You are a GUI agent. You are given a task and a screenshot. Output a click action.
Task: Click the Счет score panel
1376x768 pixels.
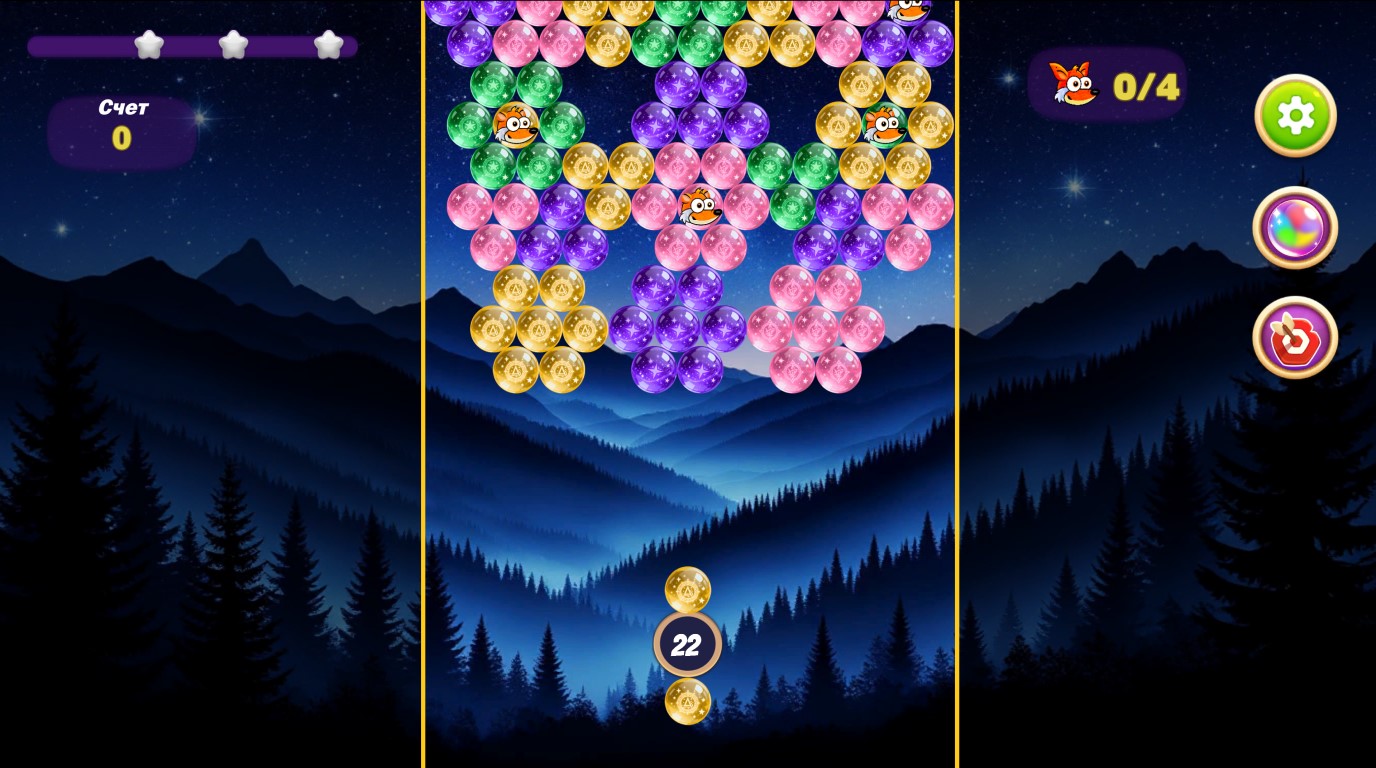pyautogui.click(x=120, y=130)
